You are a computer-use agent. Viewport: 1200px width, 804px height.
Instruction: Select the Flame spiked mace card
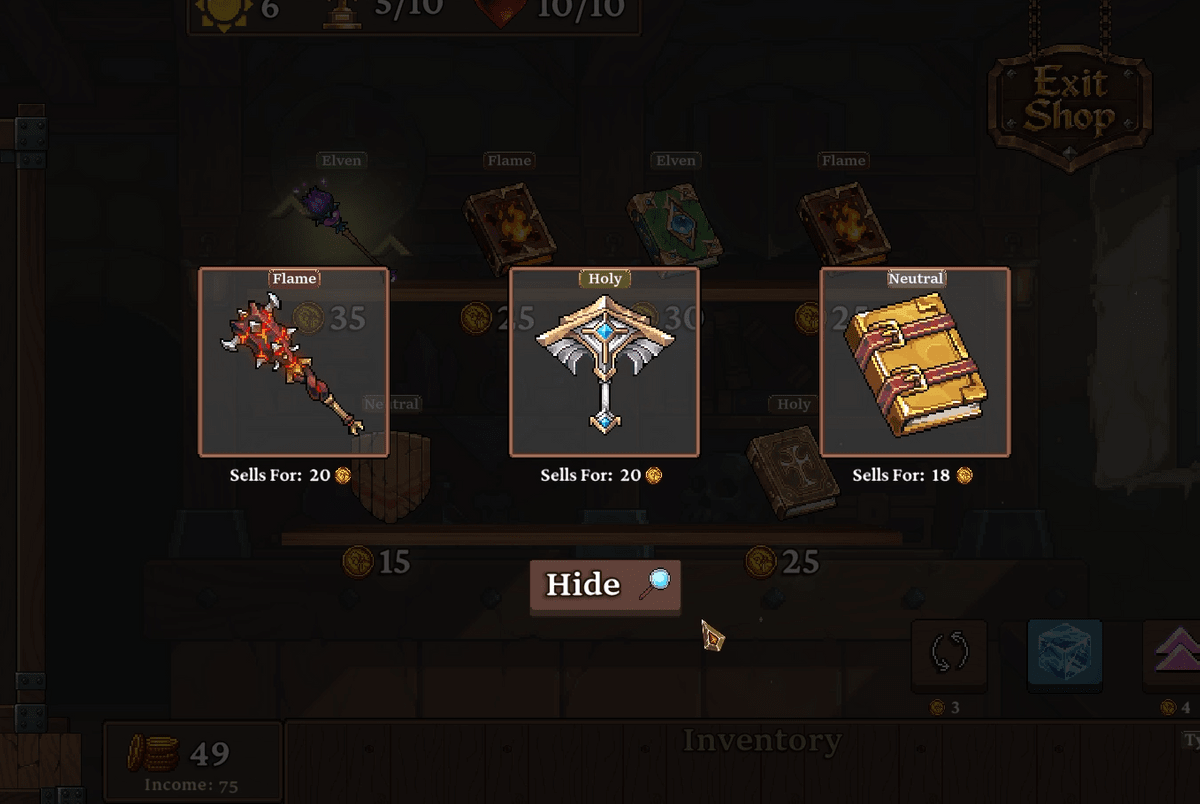coord(294,362)
